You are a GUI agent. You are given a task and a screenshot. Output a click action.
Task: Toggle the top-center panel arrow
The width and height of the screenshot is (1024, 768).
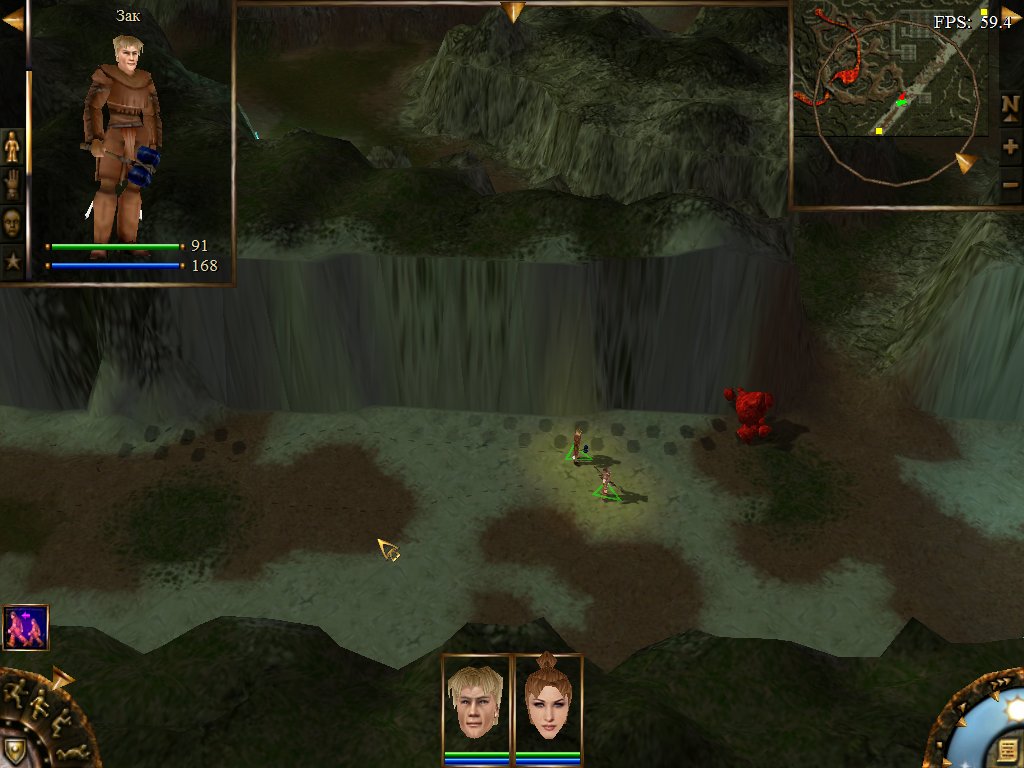click(x=513, y=12)
